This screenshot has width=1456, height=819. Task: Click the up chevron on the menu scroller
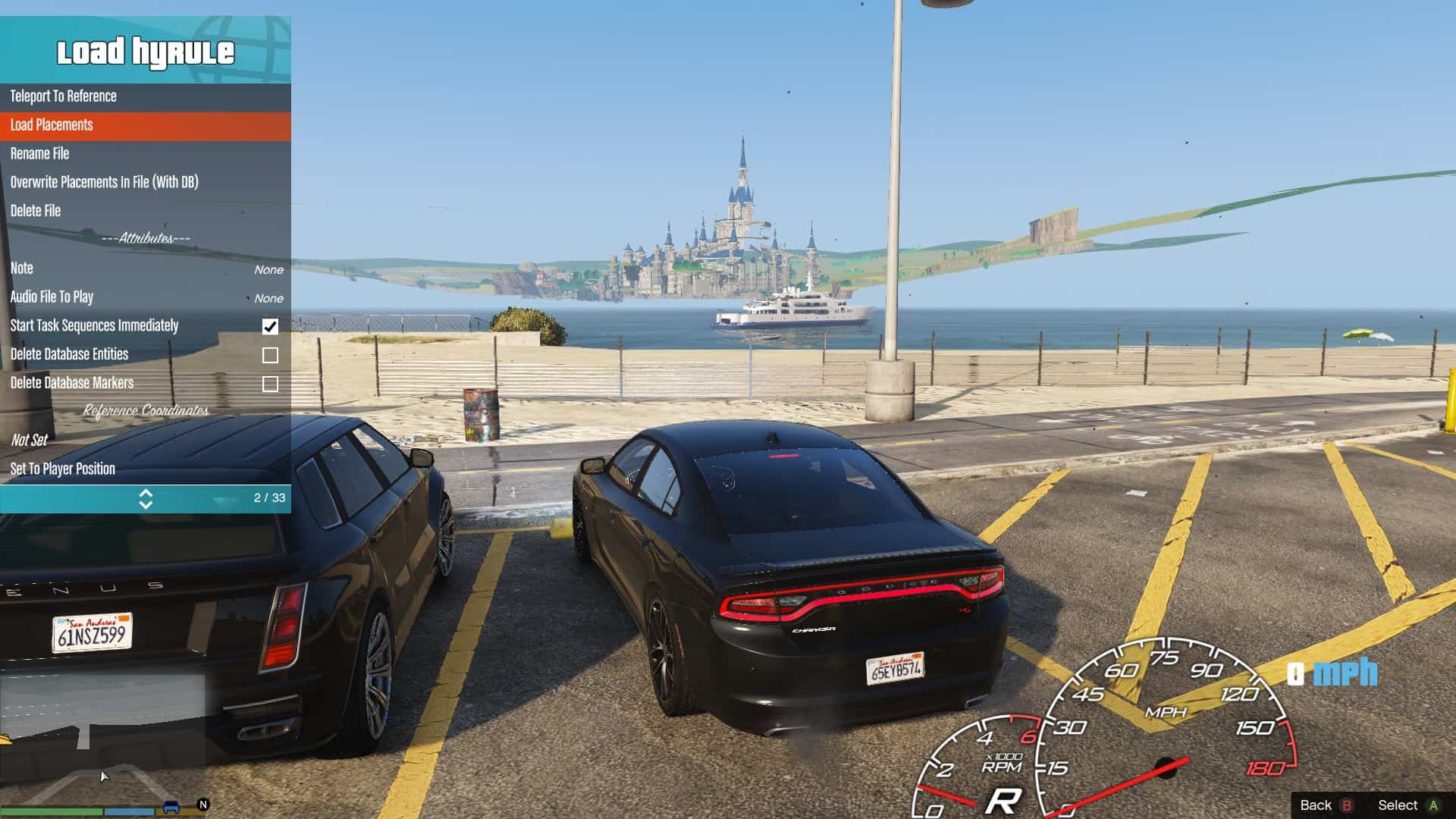[146, 493]
